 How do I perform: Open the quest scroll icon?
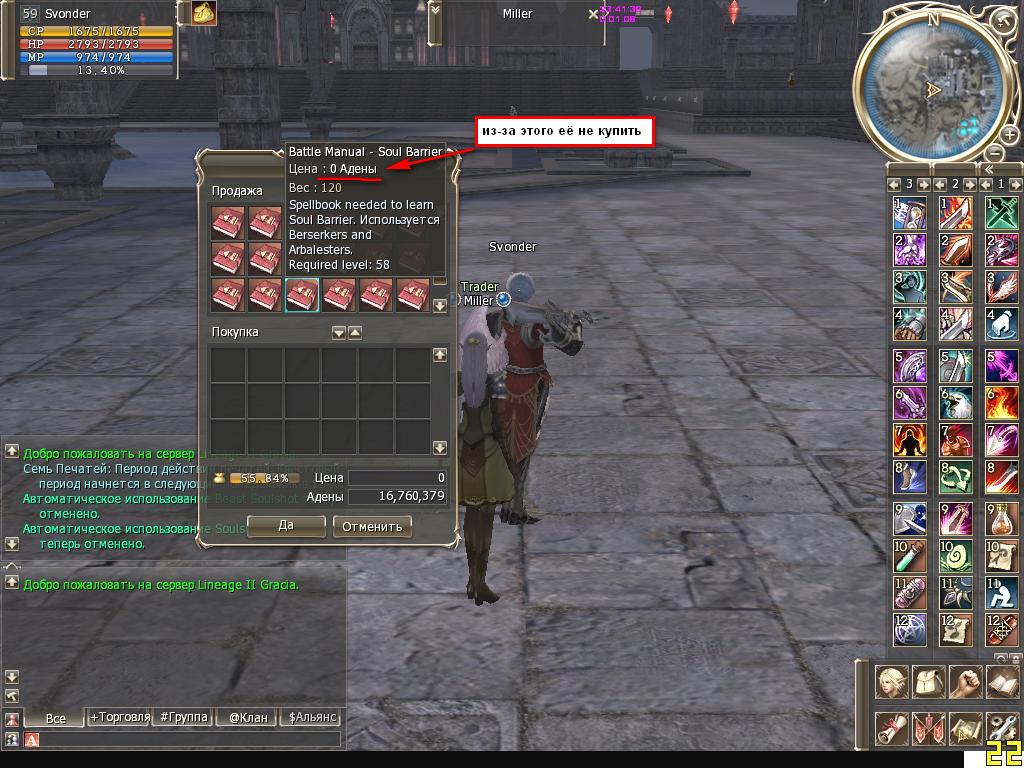pyautogui.click(x=892, y=728)
